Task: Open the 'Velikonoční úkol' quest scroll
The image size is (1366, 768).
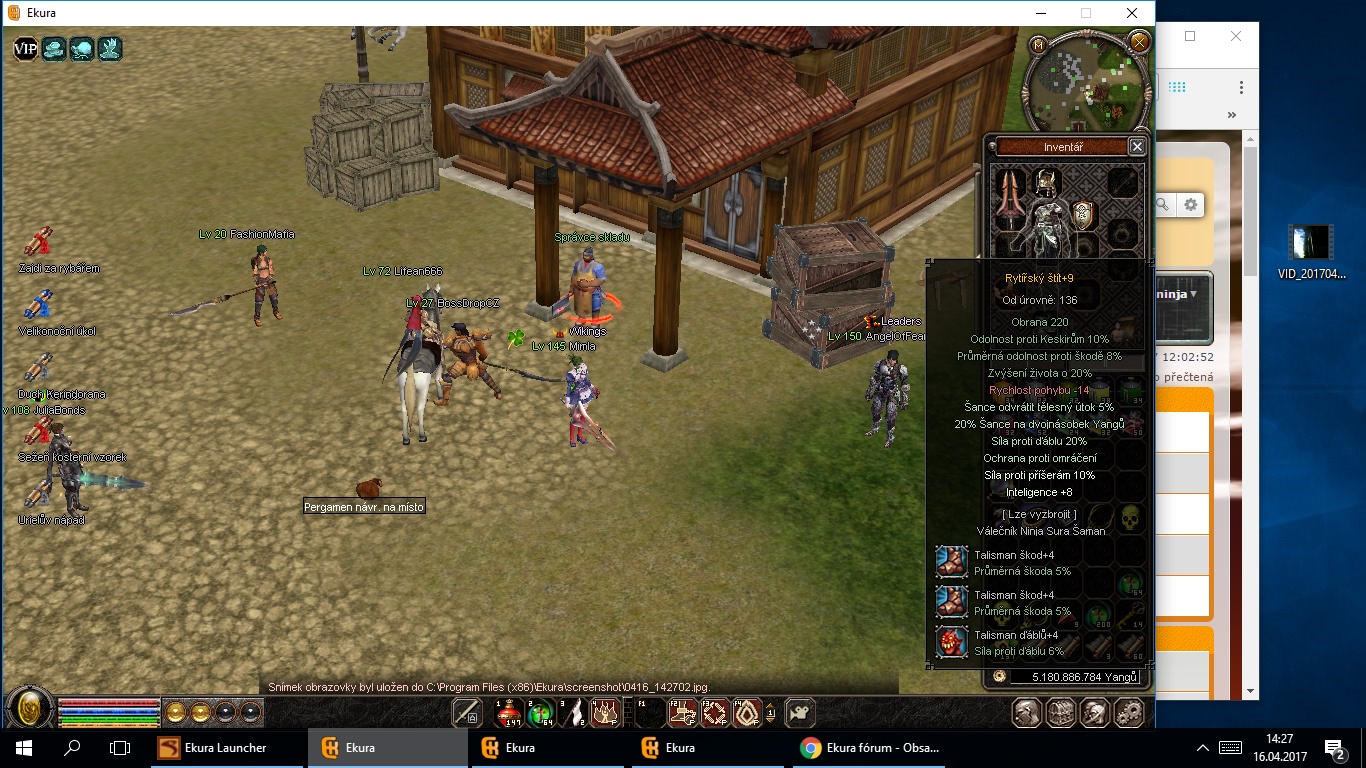Action: [x=38, y=305]
